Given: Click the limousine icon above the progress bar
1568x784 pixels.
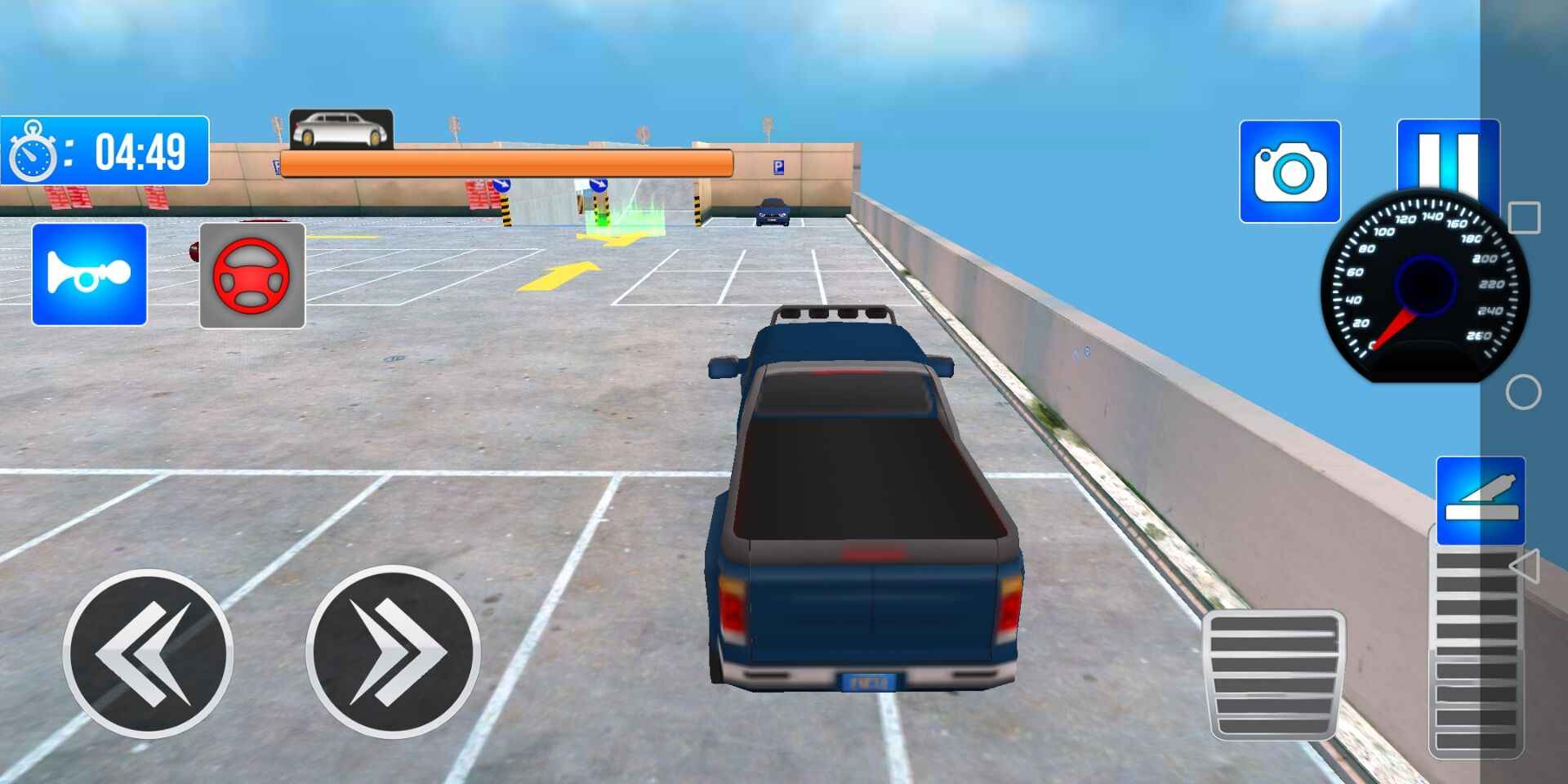Looking at the screenshot, I should (340, 129).
